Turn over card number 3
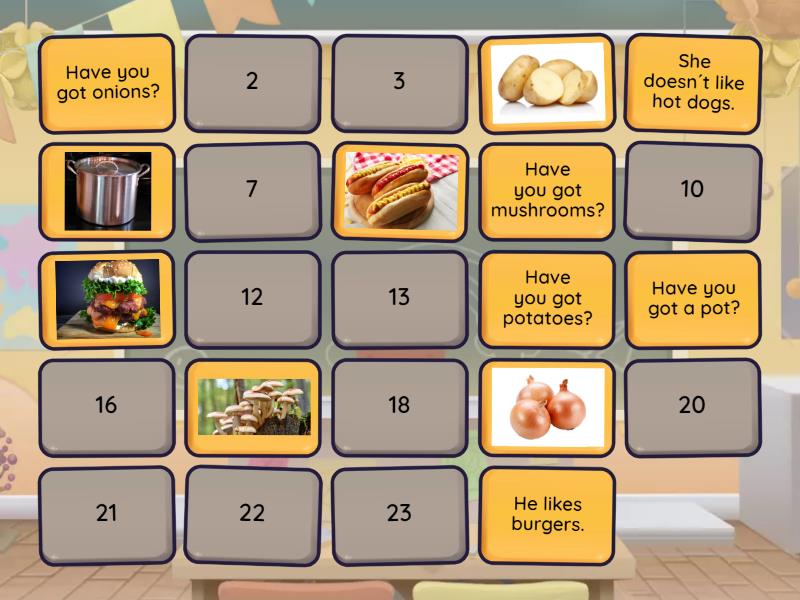The image size is (800, 600). (399, 83)
